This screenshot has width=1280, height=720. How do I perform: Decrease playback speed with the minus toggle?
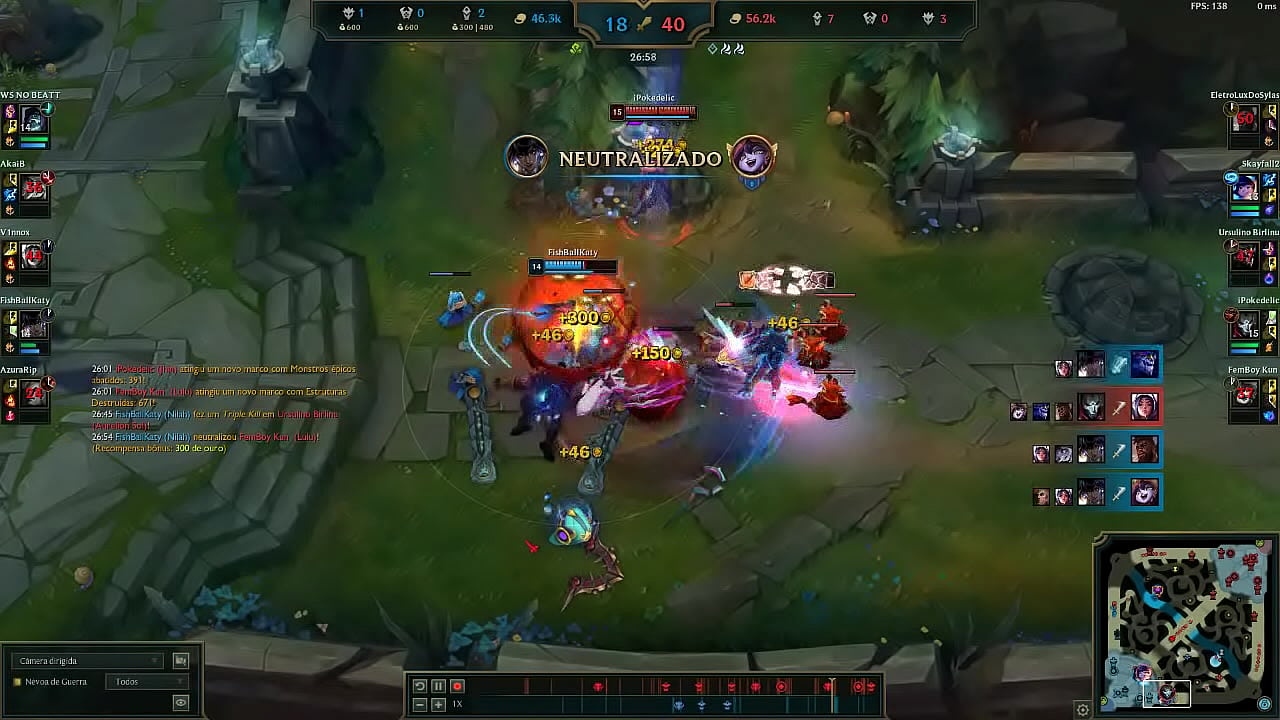pos(419,704)
